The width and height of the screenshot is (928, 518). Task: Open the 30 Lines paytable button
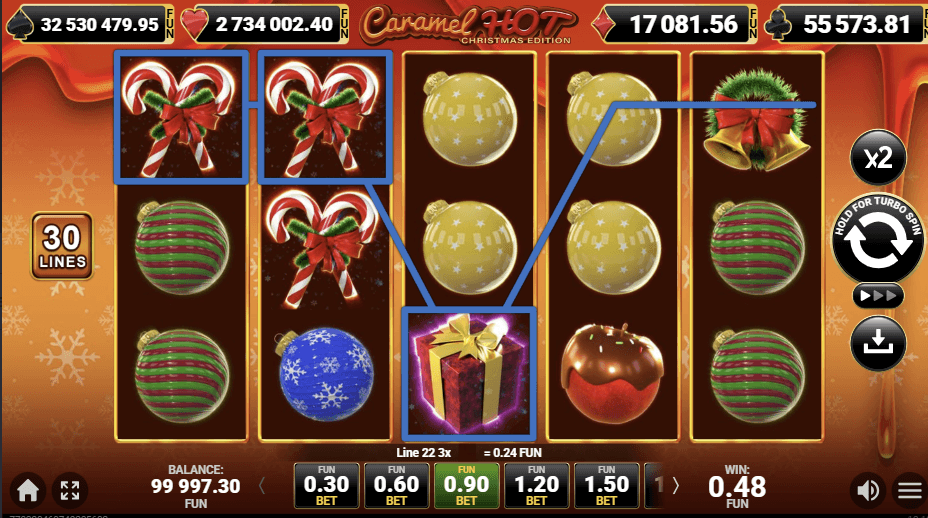click(x=63, y=246)
